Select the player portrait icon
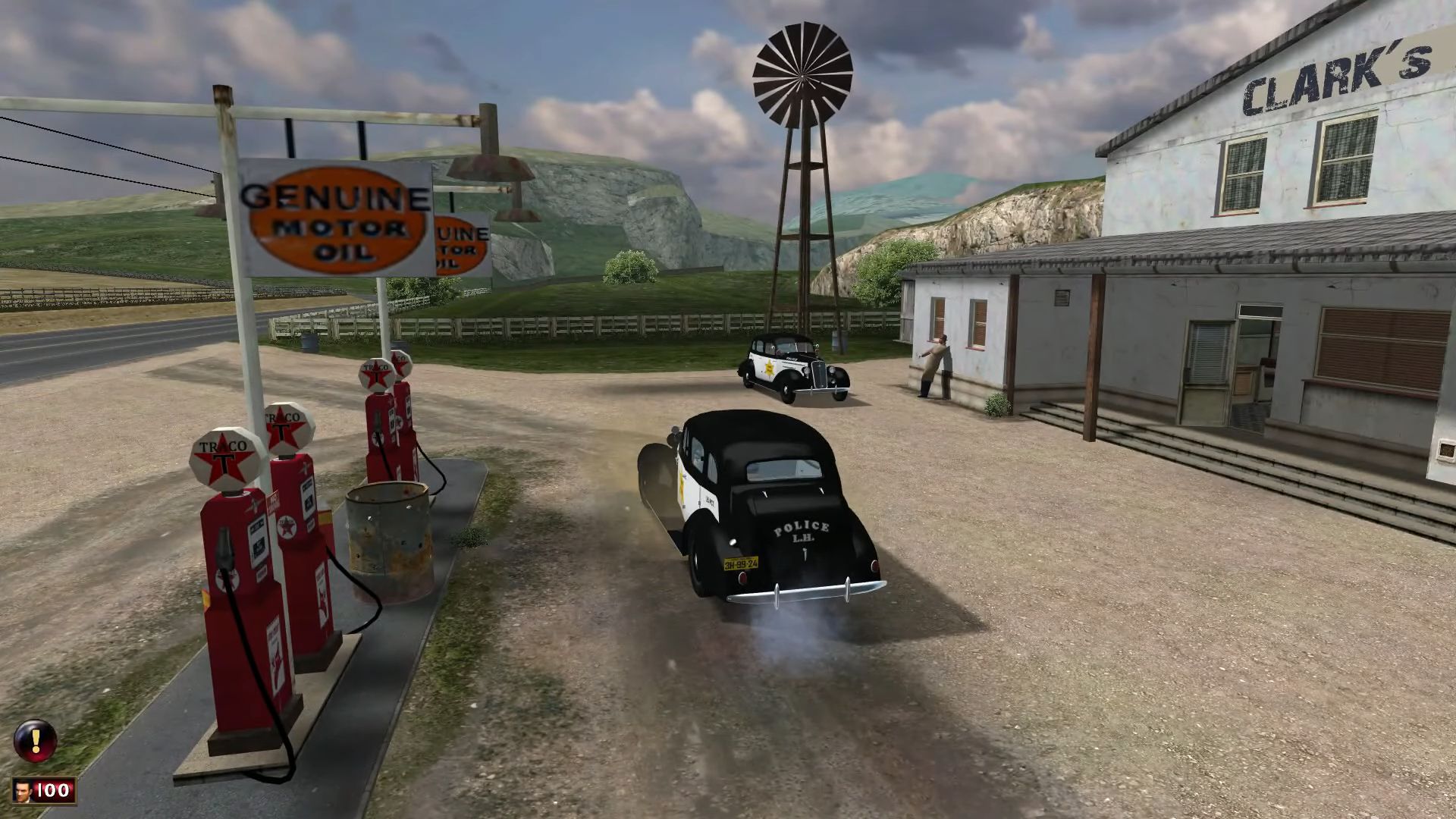Image resolution: width=1456 pixels, height=819 pixels. pyautogui.click(x=24, y=790)
